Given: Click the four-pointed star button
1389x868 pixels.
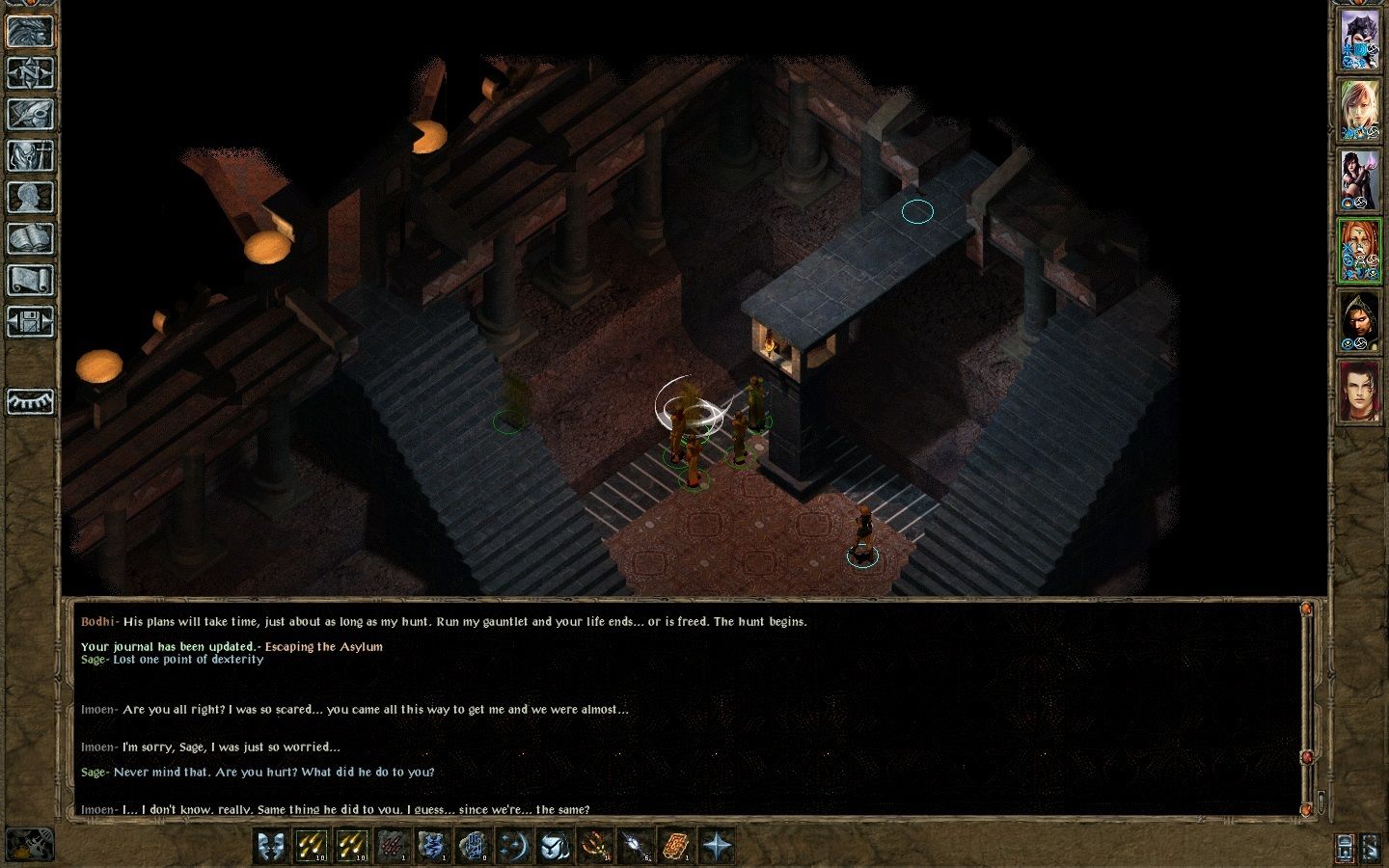Looking at the screenshot, I should (x=717, y=846).
